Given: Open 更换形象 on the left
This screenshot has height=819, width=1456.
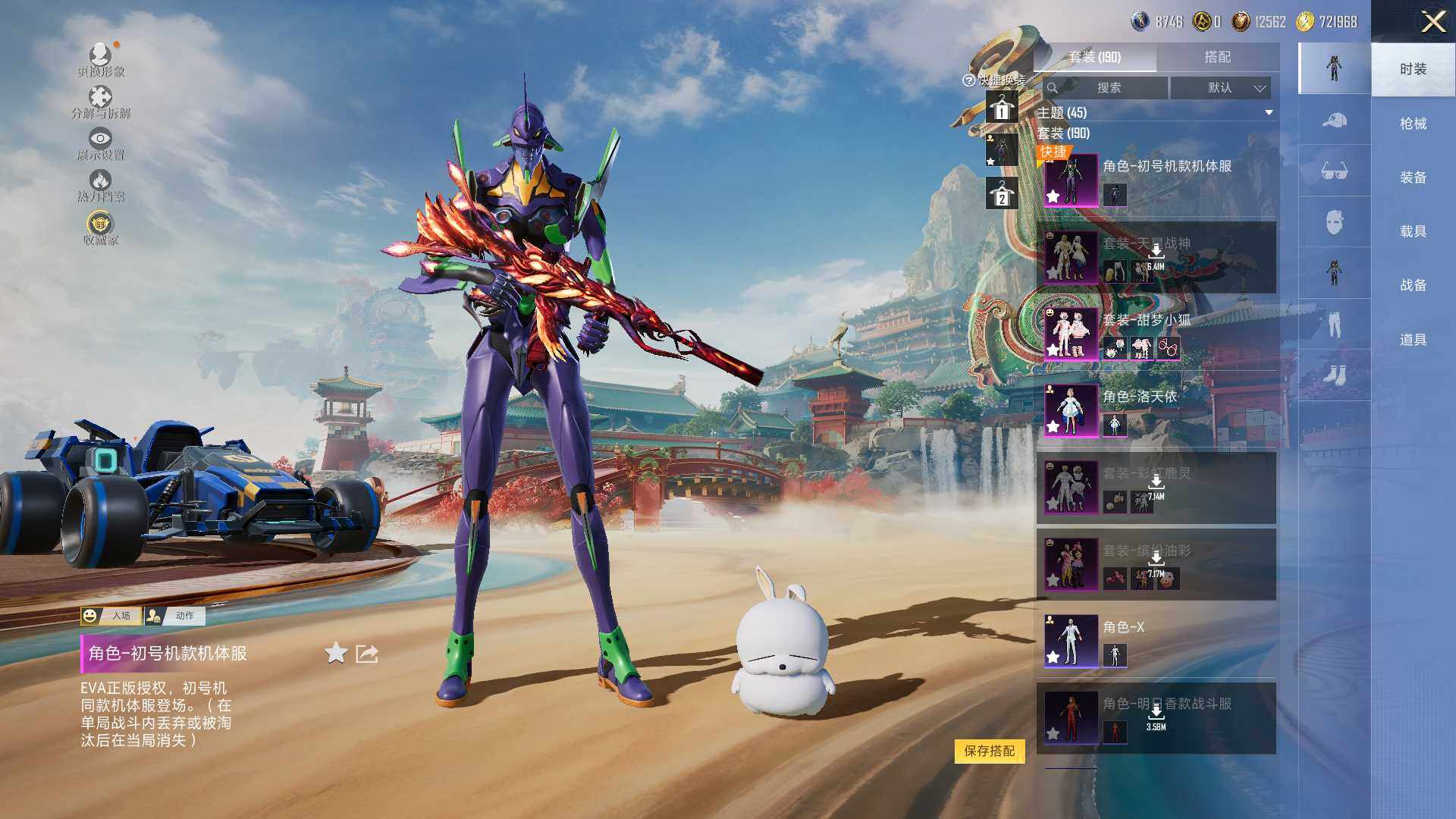Looking at the screenshot, I should click(x=101, y=61).
